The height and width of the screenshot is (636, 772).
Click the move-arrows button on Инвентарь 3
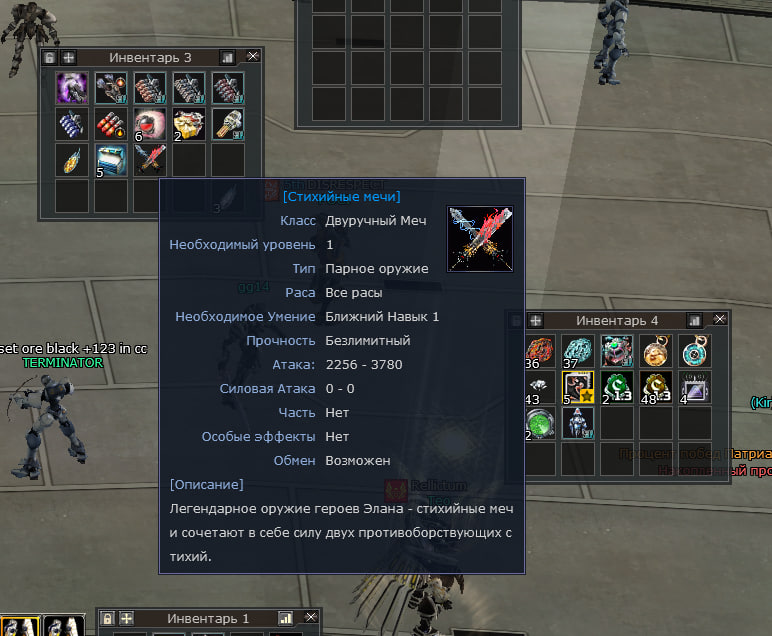coord(68,57)
